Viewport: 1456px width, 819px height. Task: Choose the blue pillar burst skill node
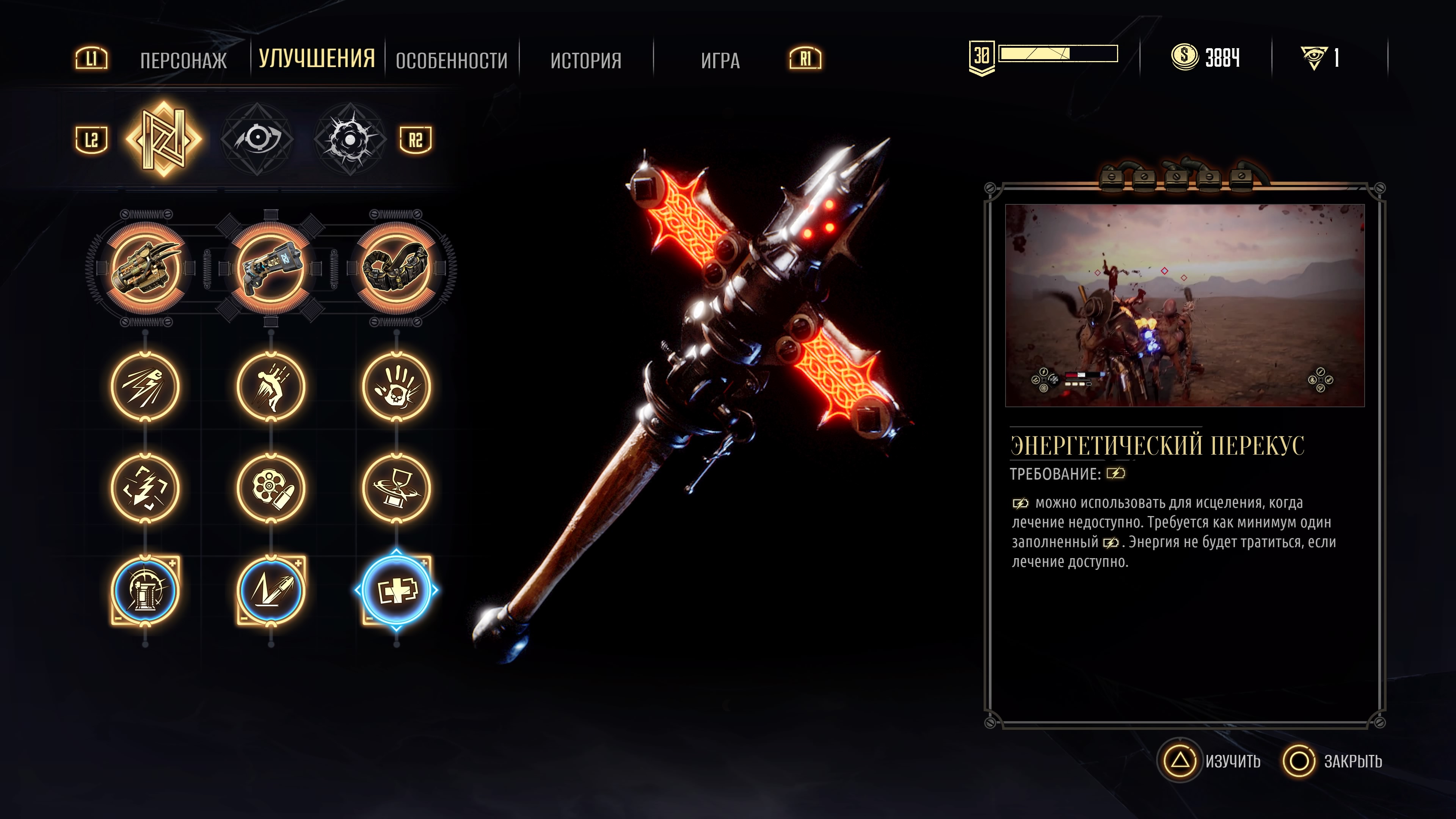[146, 590]
